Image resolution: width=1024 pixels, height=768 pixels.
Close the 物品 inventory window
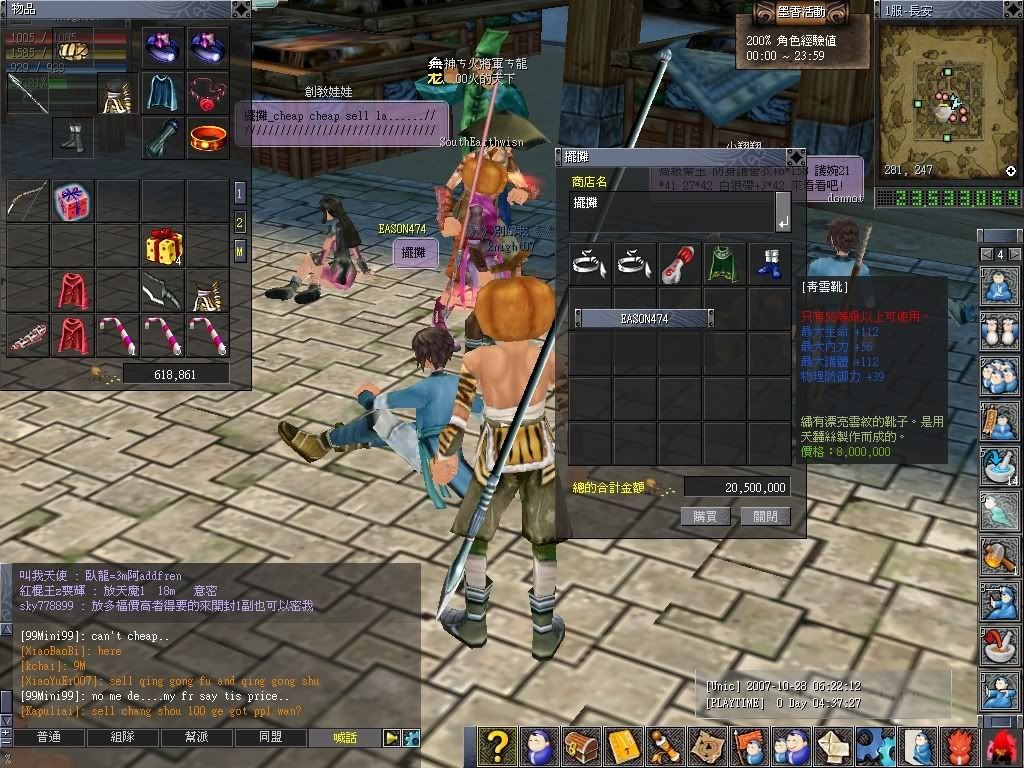pos(240,8)
